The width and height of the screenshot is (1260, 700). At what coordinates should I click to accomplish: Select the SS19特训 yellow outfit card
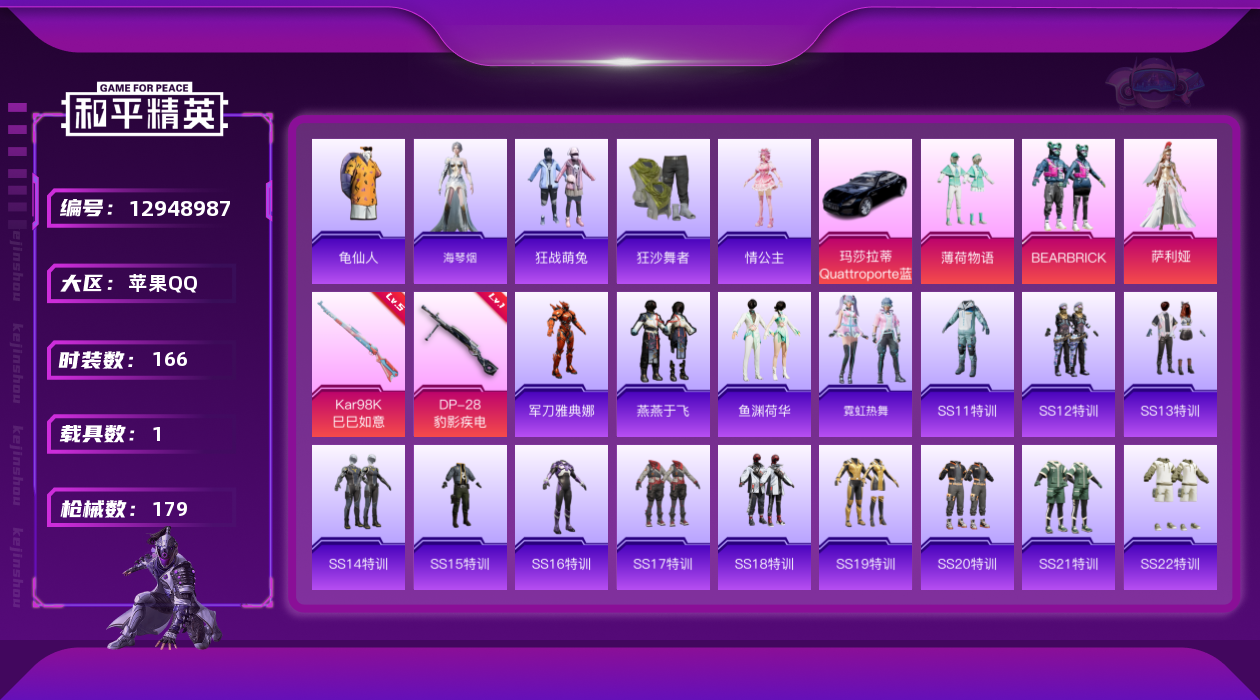click(x=865, y=517)
